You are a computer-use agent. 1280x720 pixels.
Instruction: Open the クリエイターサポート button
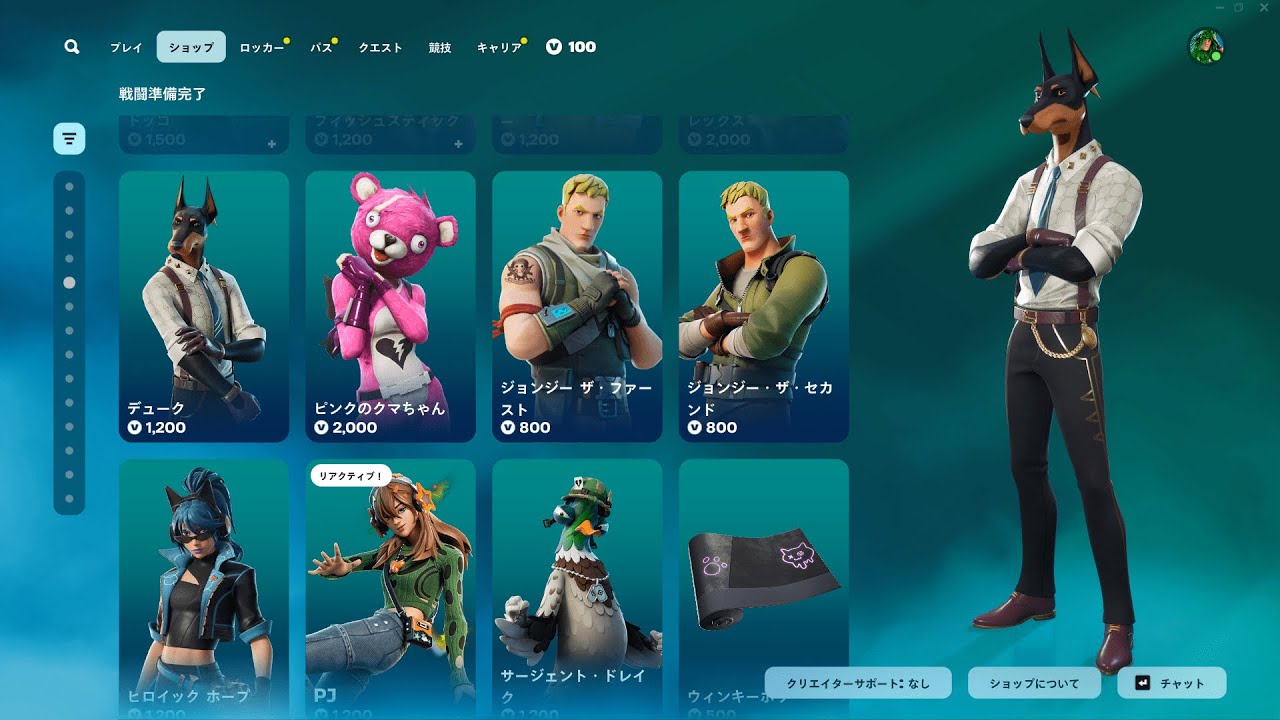[858, 683]
